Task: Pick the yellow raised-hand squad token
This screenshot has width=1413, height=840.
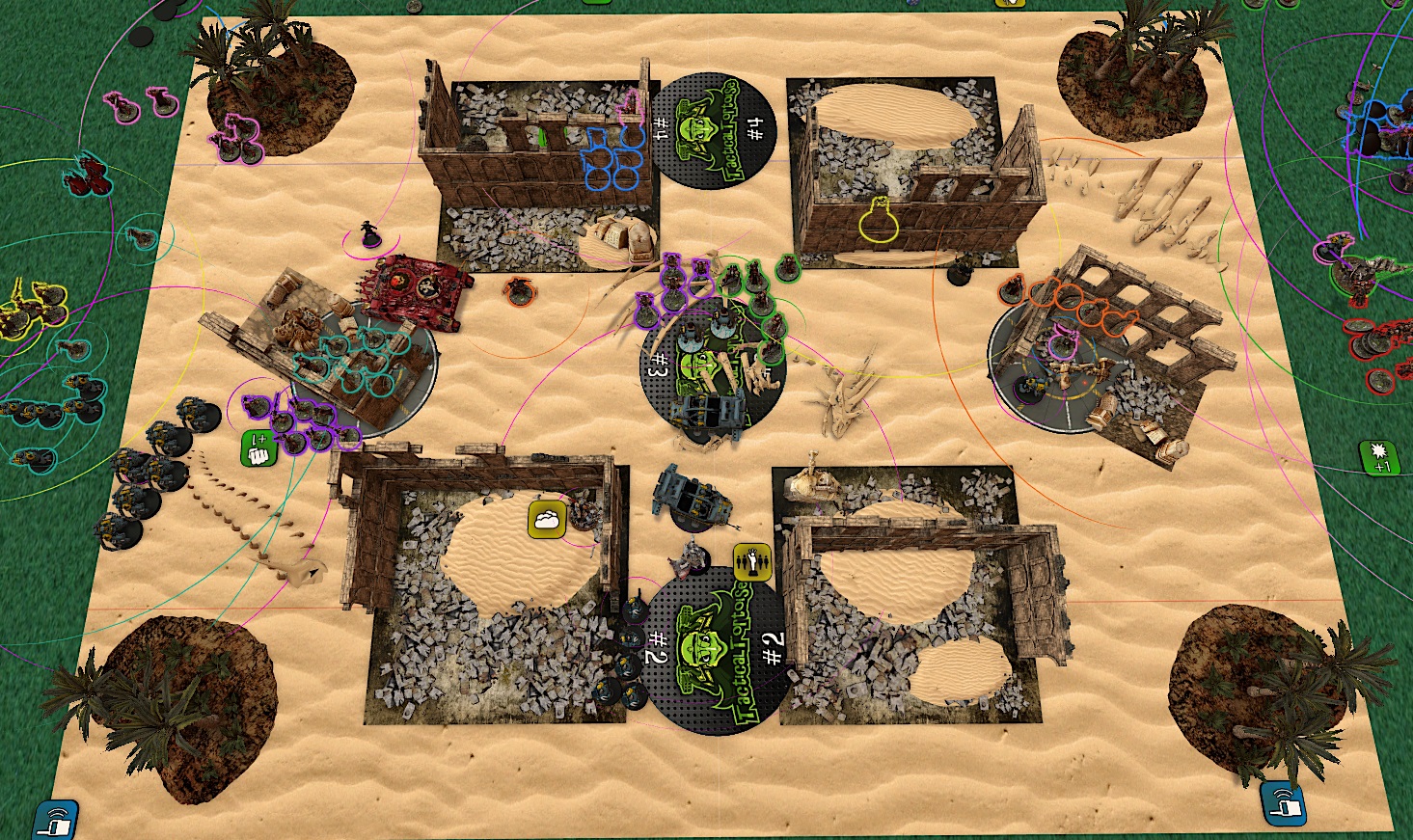Action: click(x=750, y=561)
